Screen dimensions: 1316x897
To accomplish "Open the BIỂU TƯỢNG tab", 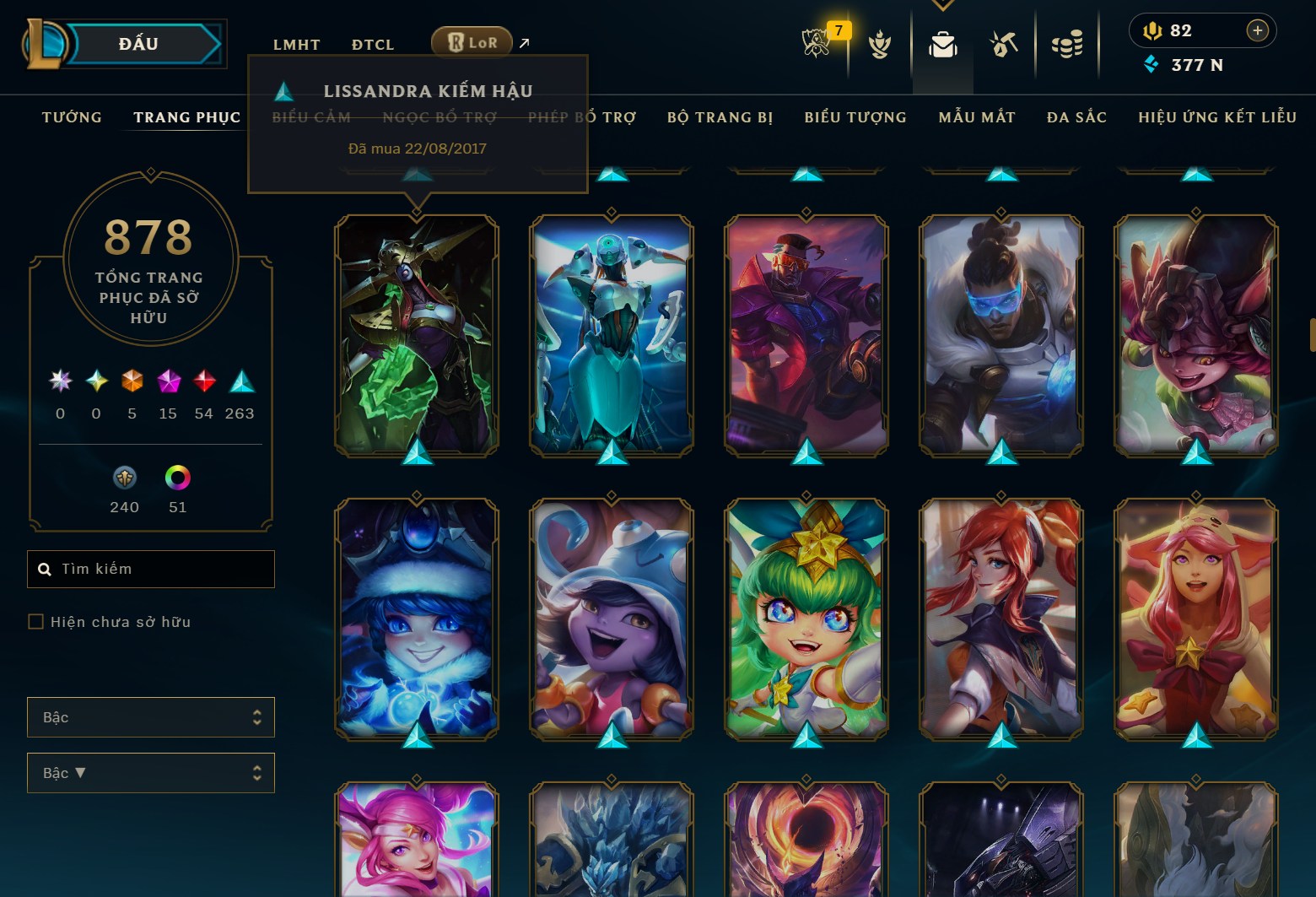I will (x=855, y=117).
